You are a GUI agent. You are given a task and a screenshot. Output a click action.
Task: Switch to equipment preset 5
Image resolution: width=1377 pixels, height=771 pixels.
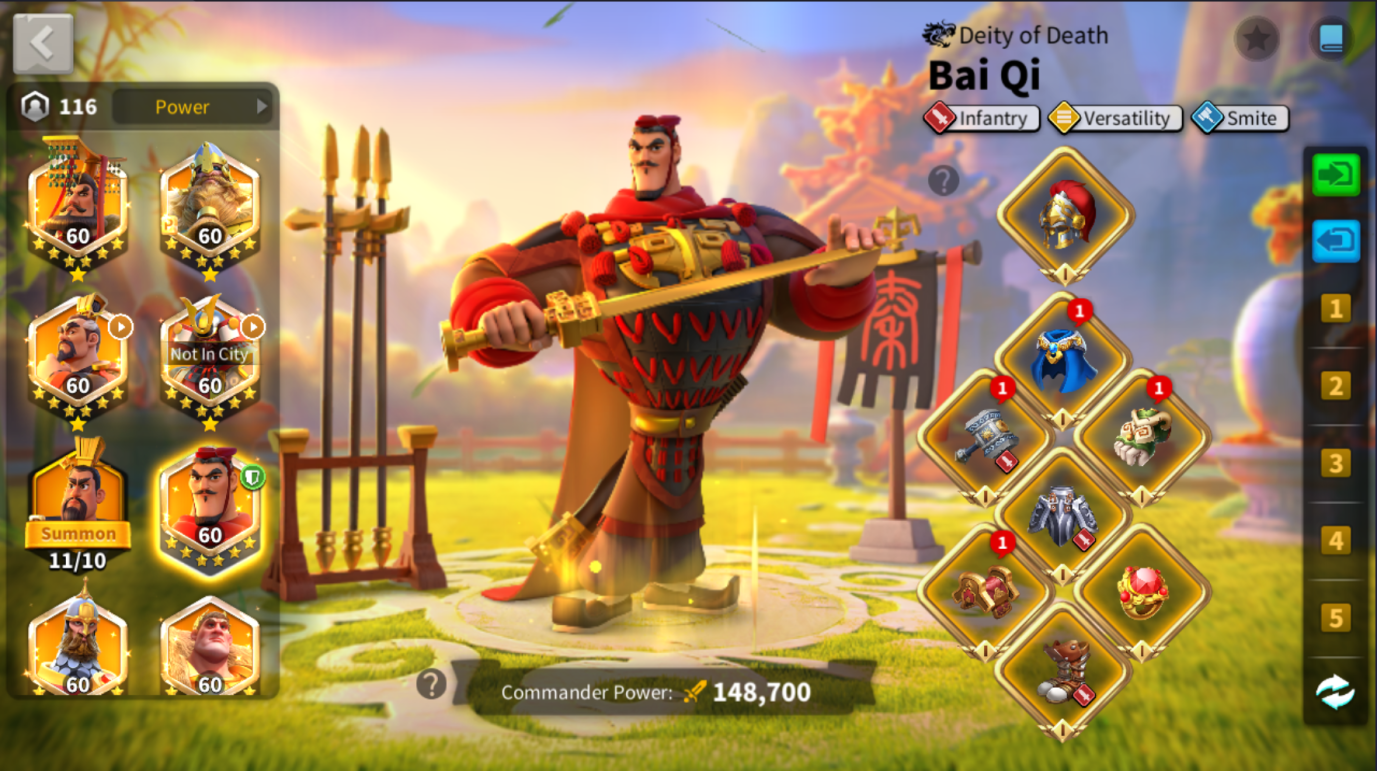1335,618
